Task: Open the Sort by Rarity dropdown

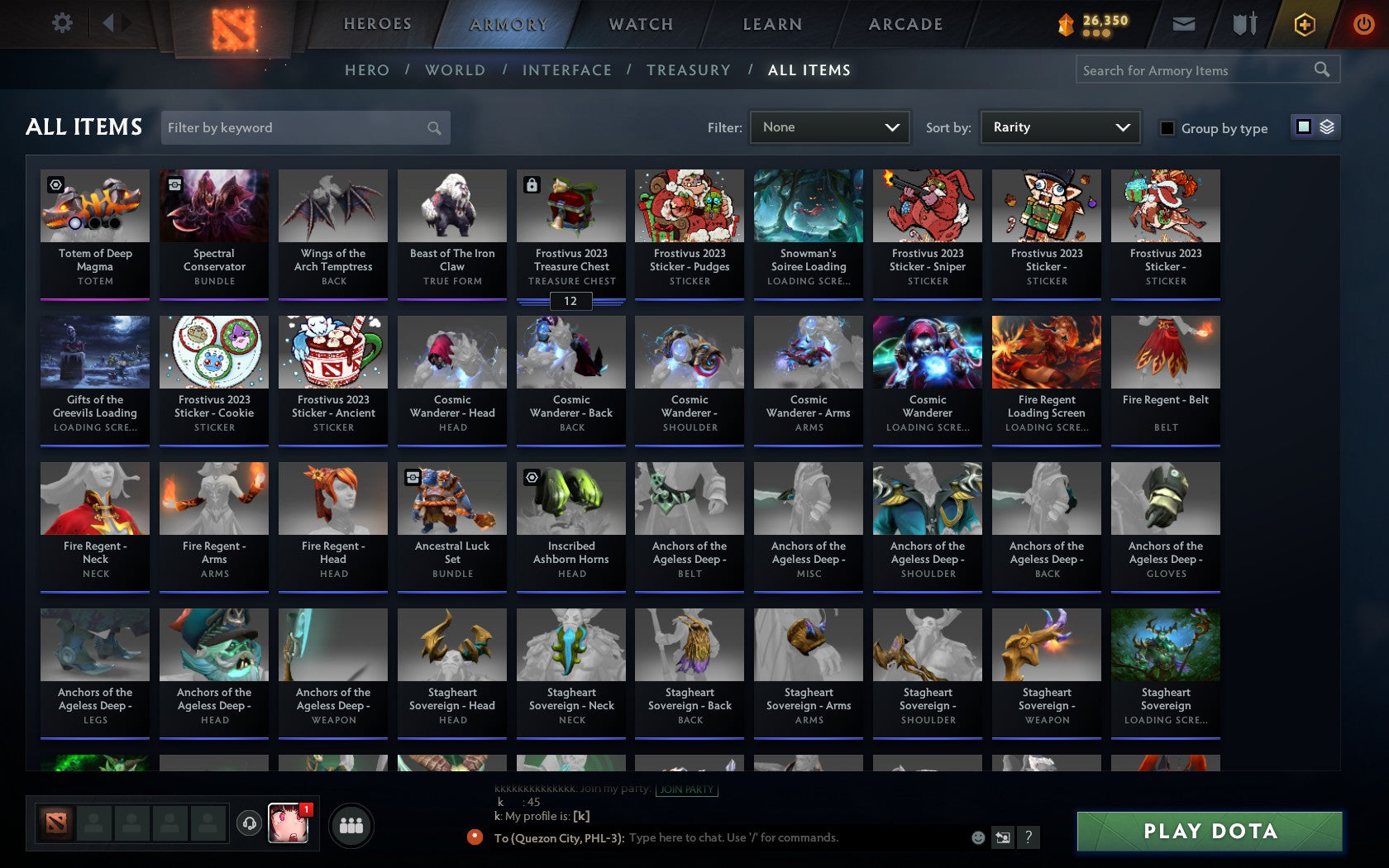Action: 1058,127
